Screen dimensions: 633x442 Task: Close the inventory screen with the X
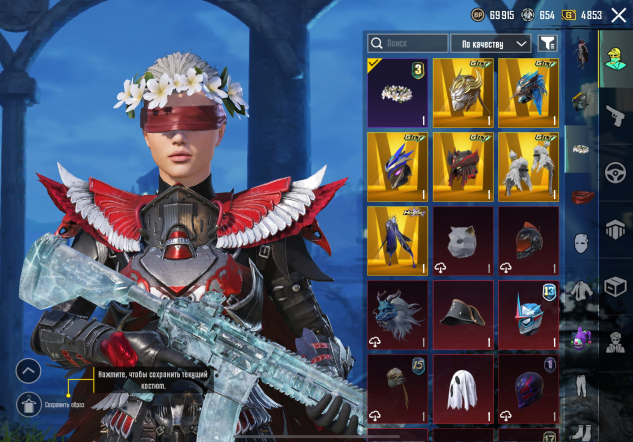618,16
